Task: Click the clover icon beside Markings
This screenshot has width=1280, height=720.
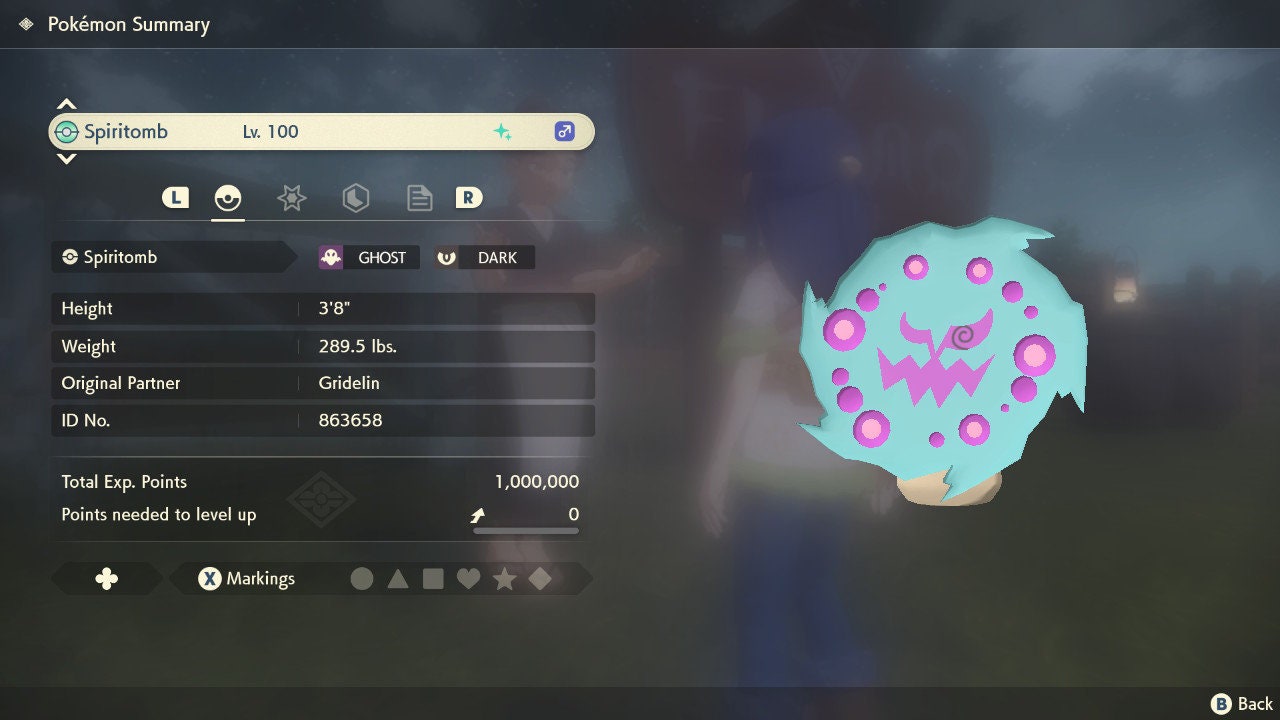Action: click(106, 578)
